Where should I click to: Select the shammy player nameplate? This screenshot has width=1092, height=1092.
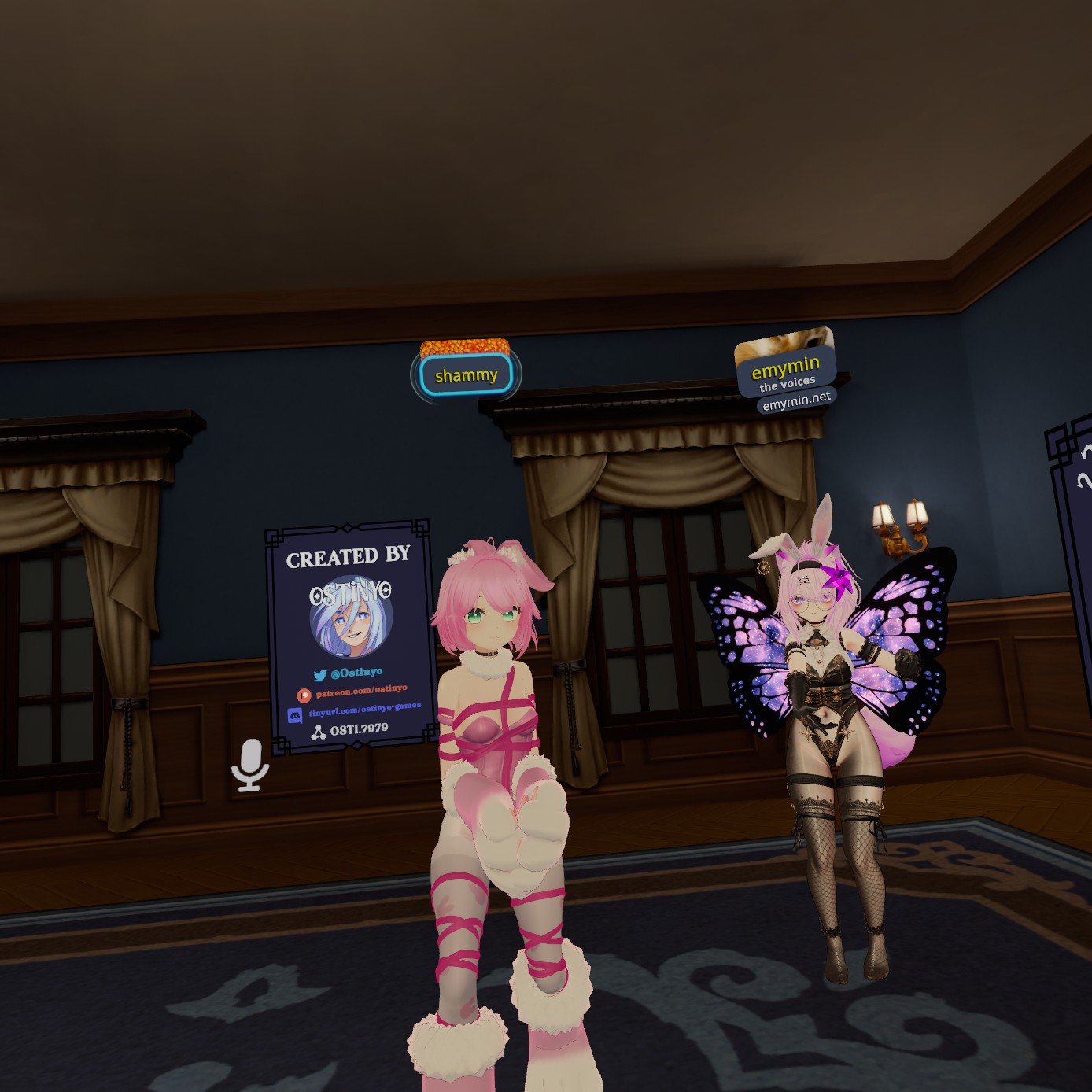(466, 375)
